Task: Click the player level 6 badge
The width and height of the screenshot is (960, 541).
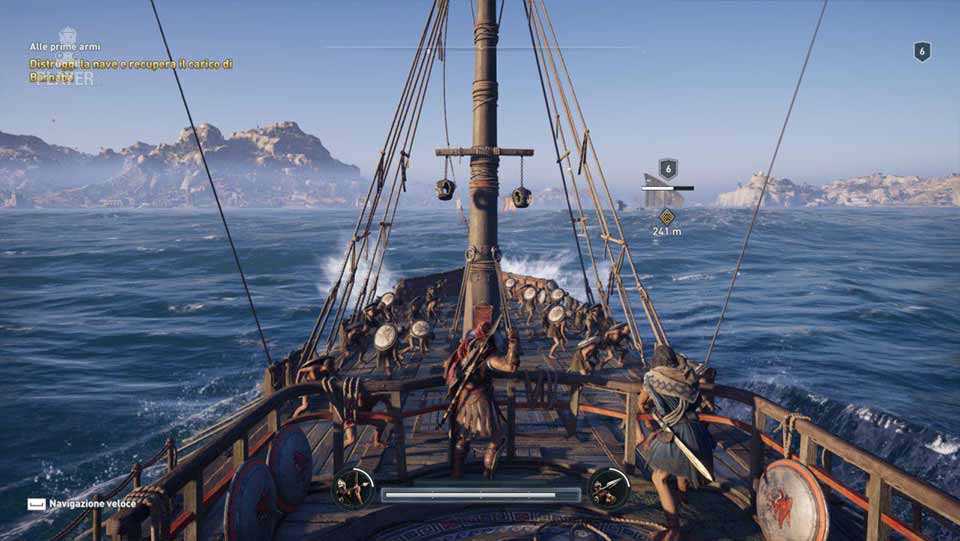Action: (x=922, y=52)
